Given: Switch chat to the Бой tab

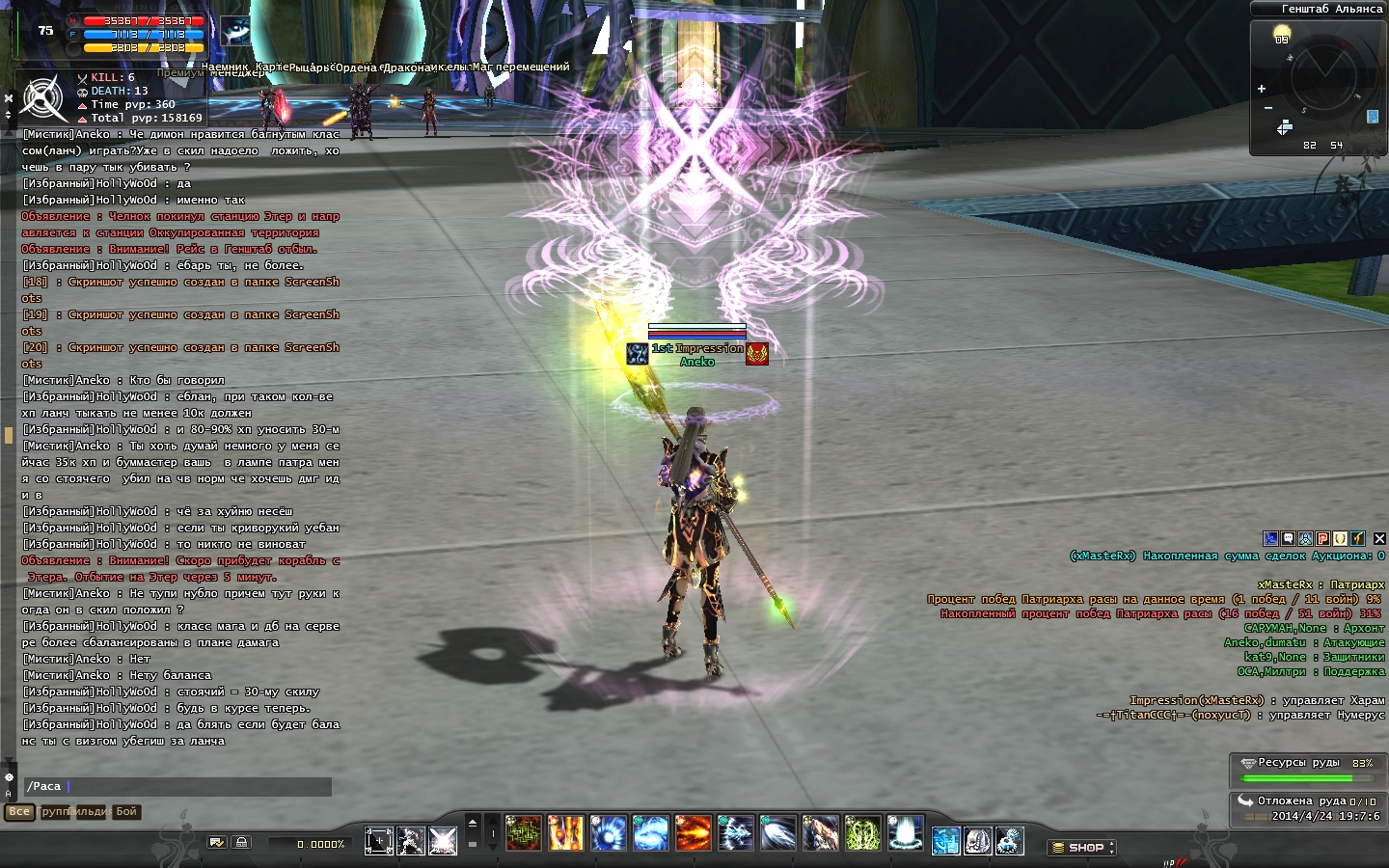Looking at the screenshot, I should [x=126, y=812].
